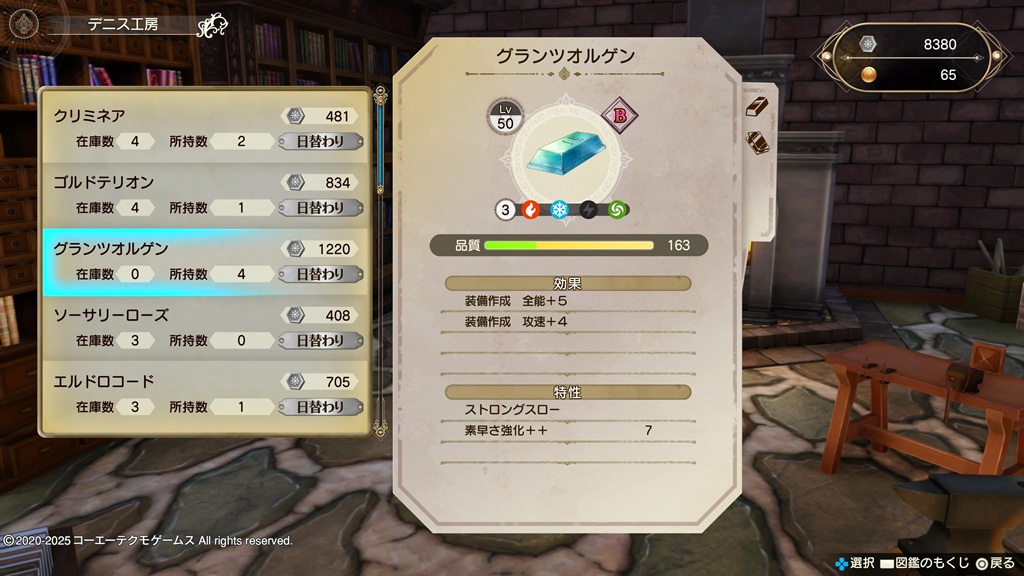
Task: Select the highlighted グランツオルゲン entry
Action: [x=205, y=261]
